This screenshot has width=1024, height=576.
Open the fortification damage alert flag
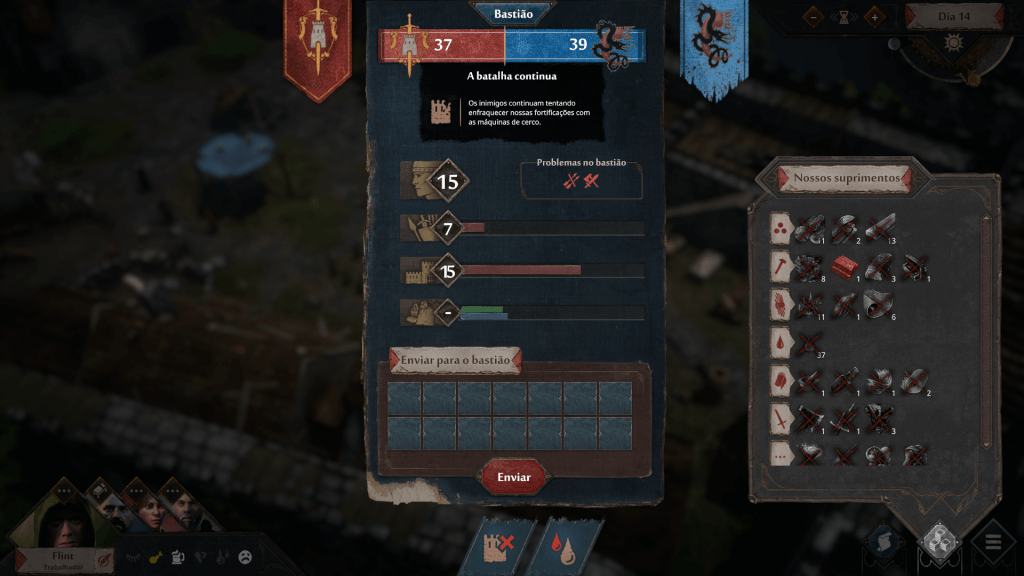498,545
